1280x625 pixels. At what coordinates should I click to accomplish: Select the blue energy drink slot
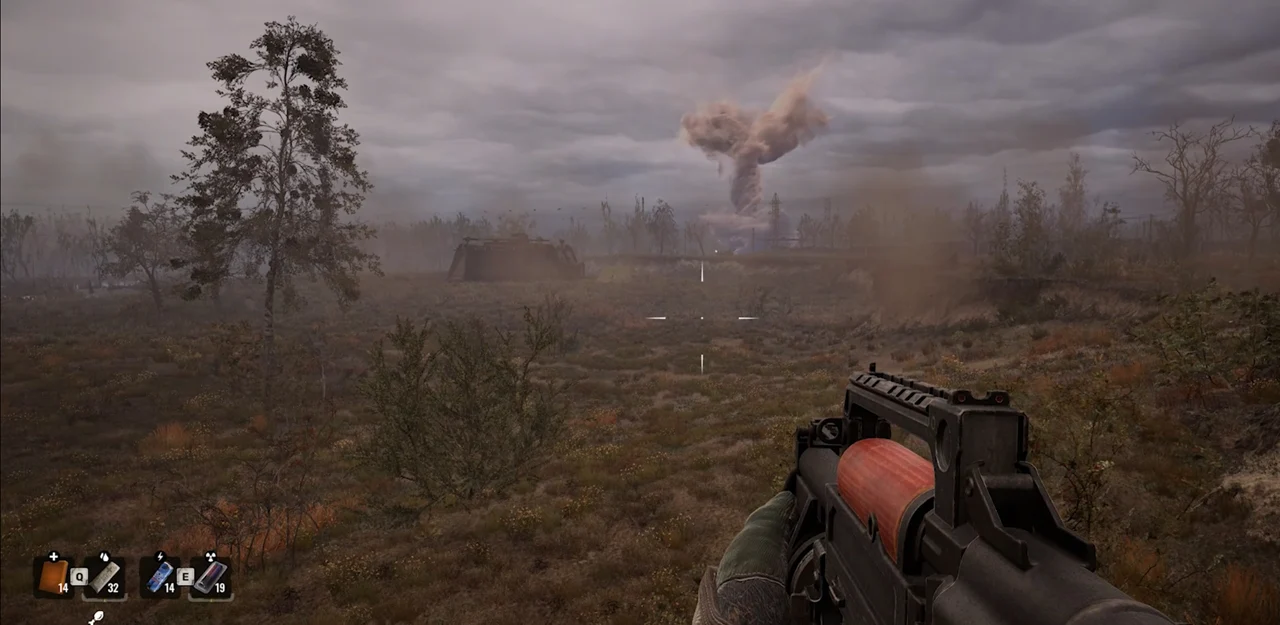point(160,576)
